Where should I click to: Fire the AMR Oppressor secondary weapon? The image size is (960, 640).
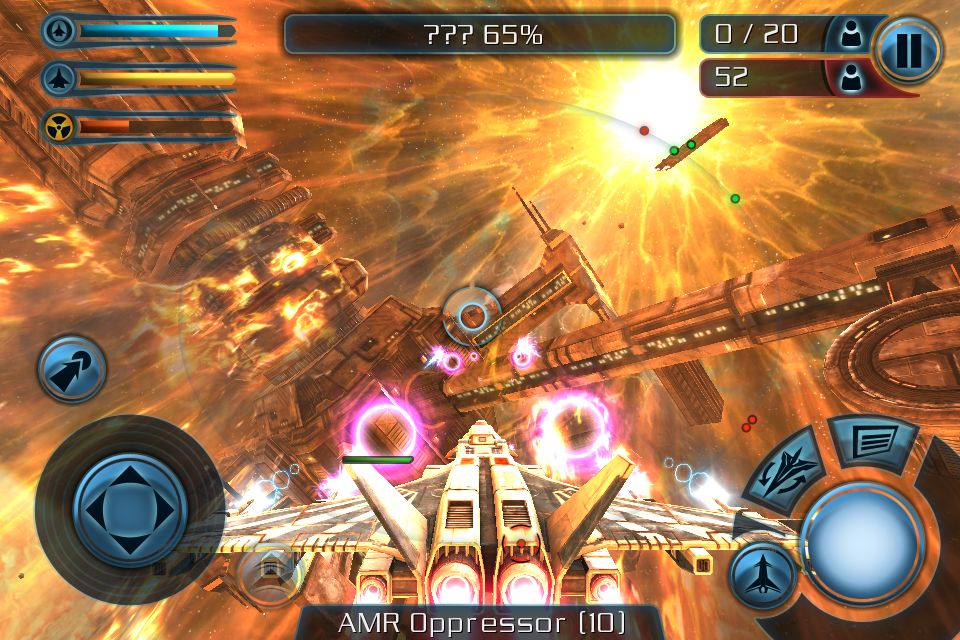click(480, 622)
